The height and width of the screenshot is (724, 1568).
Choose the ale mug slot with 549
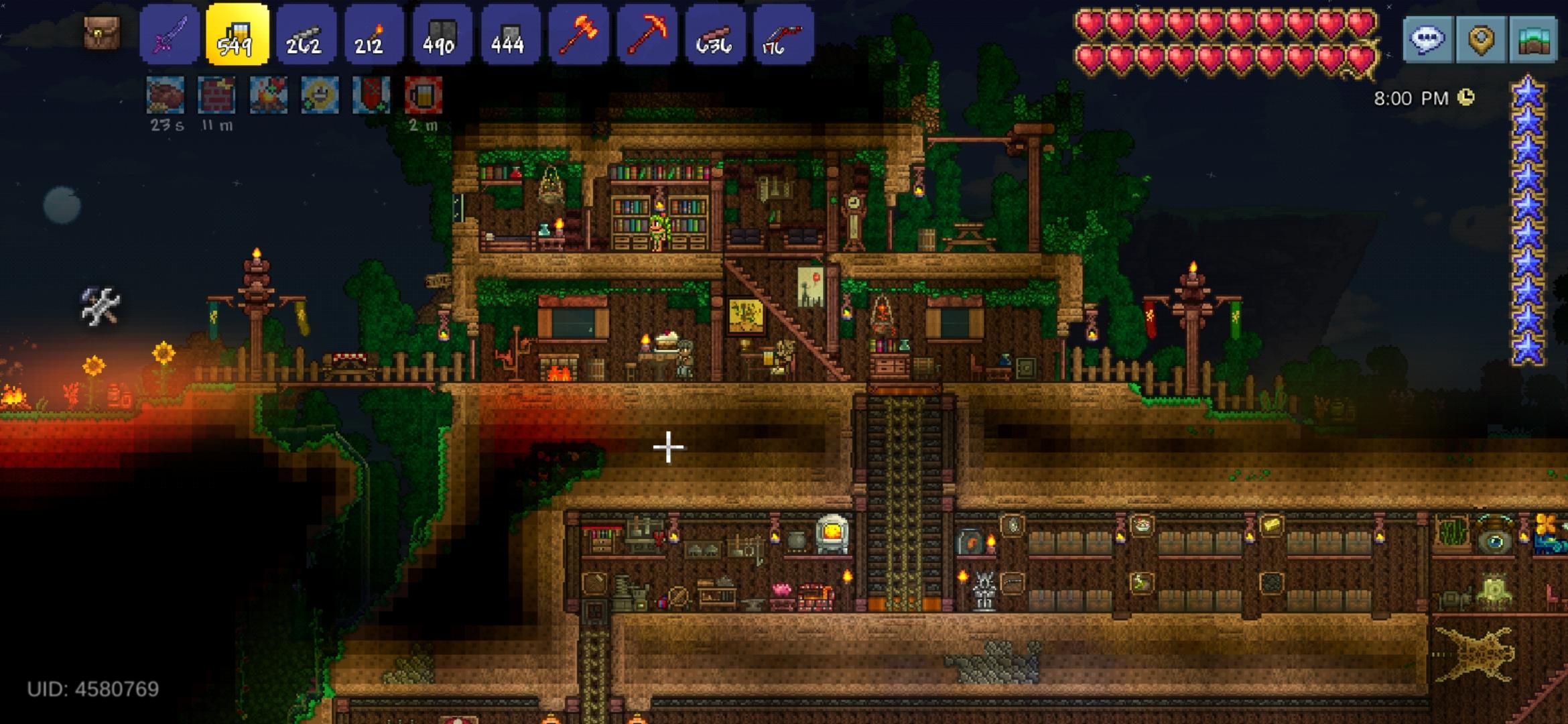click(x=237, y=35)
